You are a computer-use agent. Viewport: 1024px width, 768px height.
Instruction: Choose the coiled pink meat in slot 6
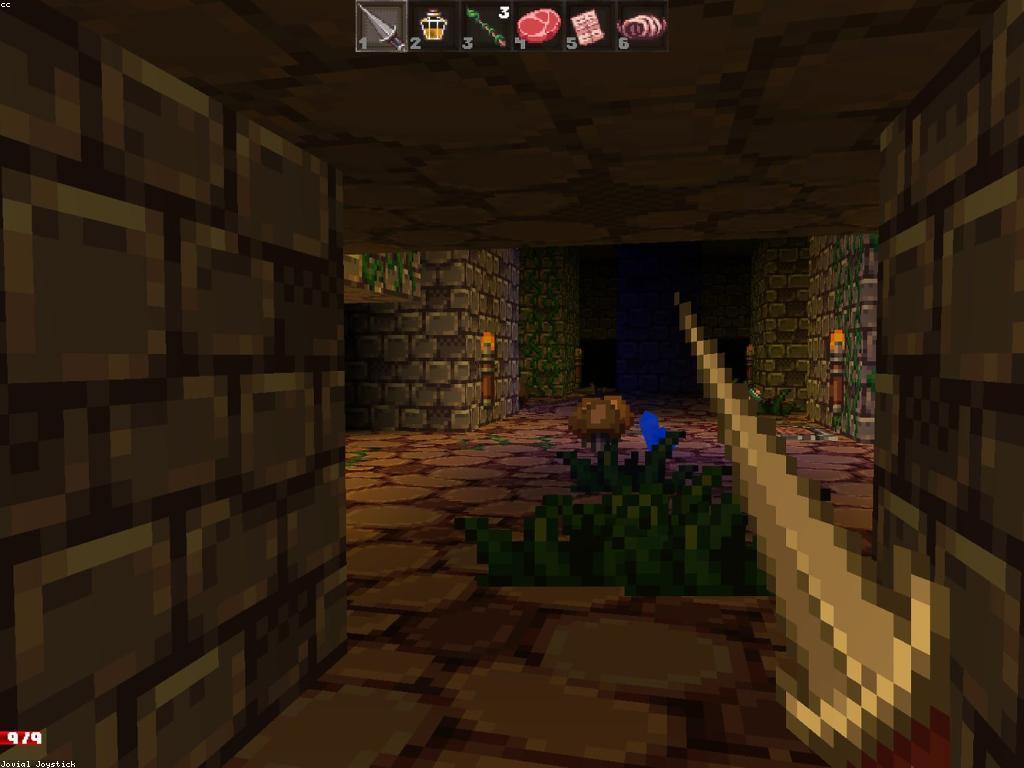point(641,26)
